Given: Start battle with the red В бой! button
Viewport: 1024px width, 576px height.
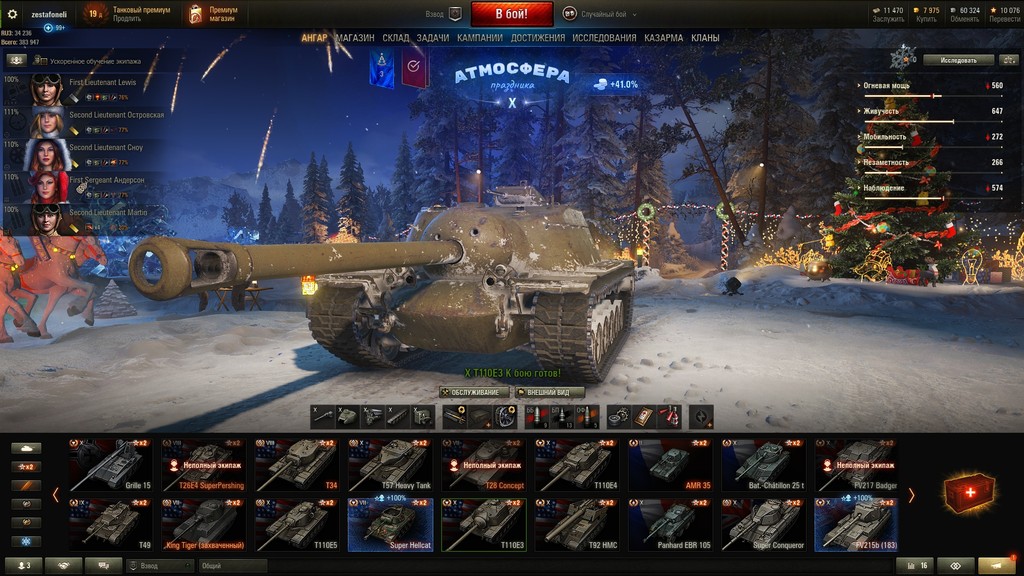Looking at the screenshot, I should 511,14.
